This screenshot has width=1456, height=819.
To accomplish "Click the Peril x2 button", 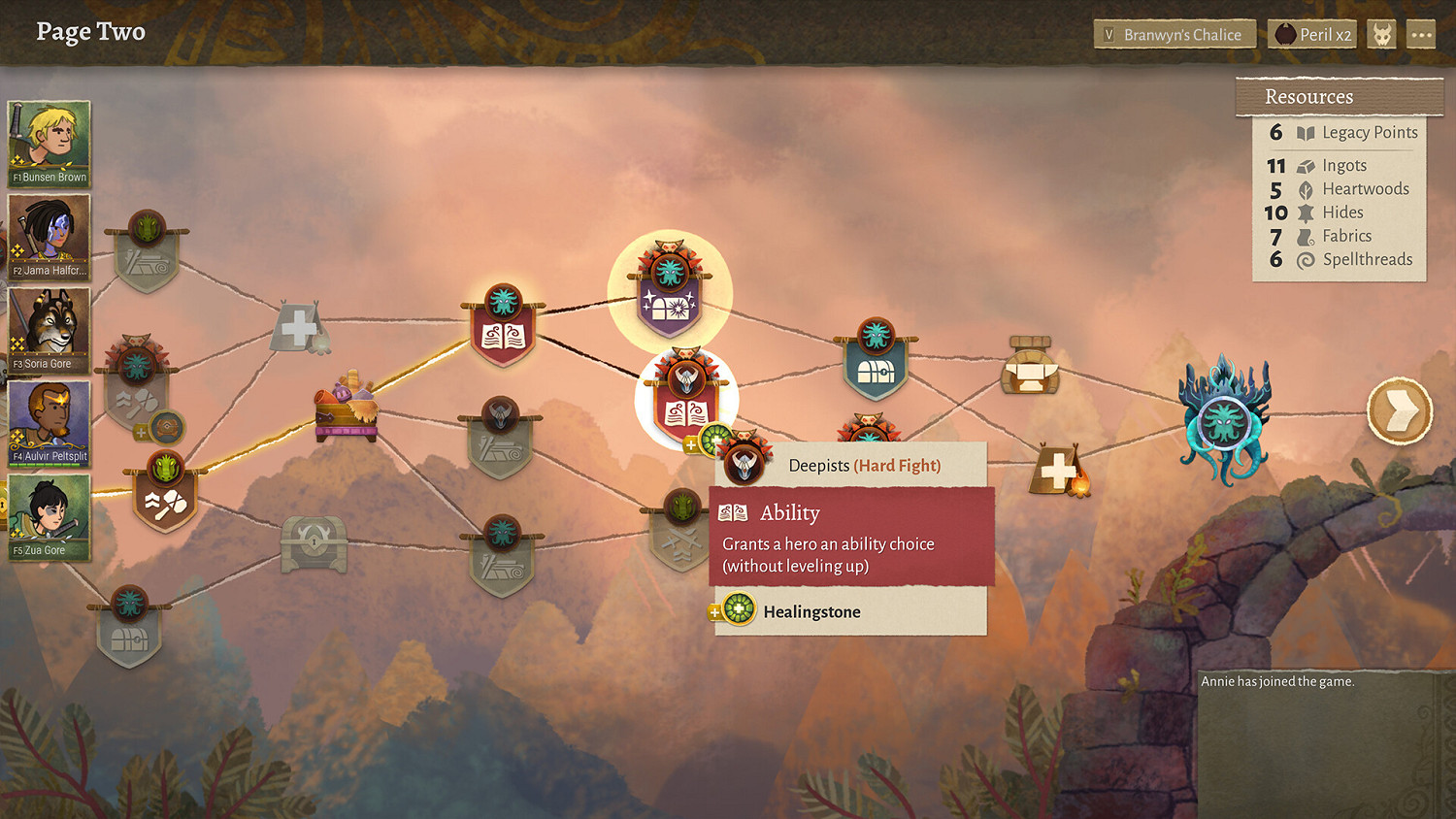I will [x=1311, y=33].
